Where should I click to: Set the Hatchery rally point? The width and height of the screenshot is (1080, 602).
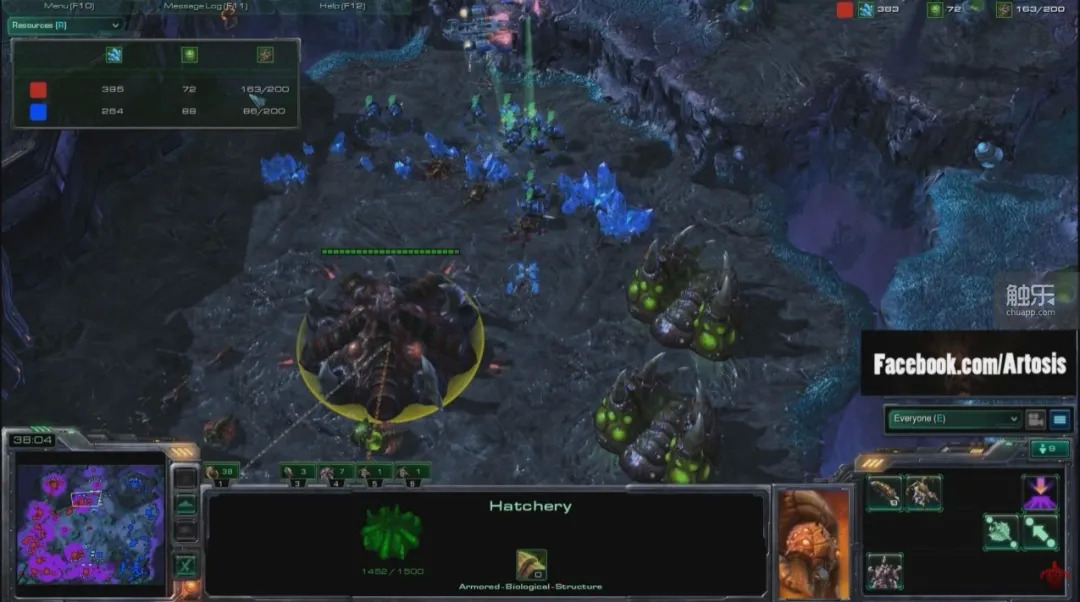coord(1040,531)
